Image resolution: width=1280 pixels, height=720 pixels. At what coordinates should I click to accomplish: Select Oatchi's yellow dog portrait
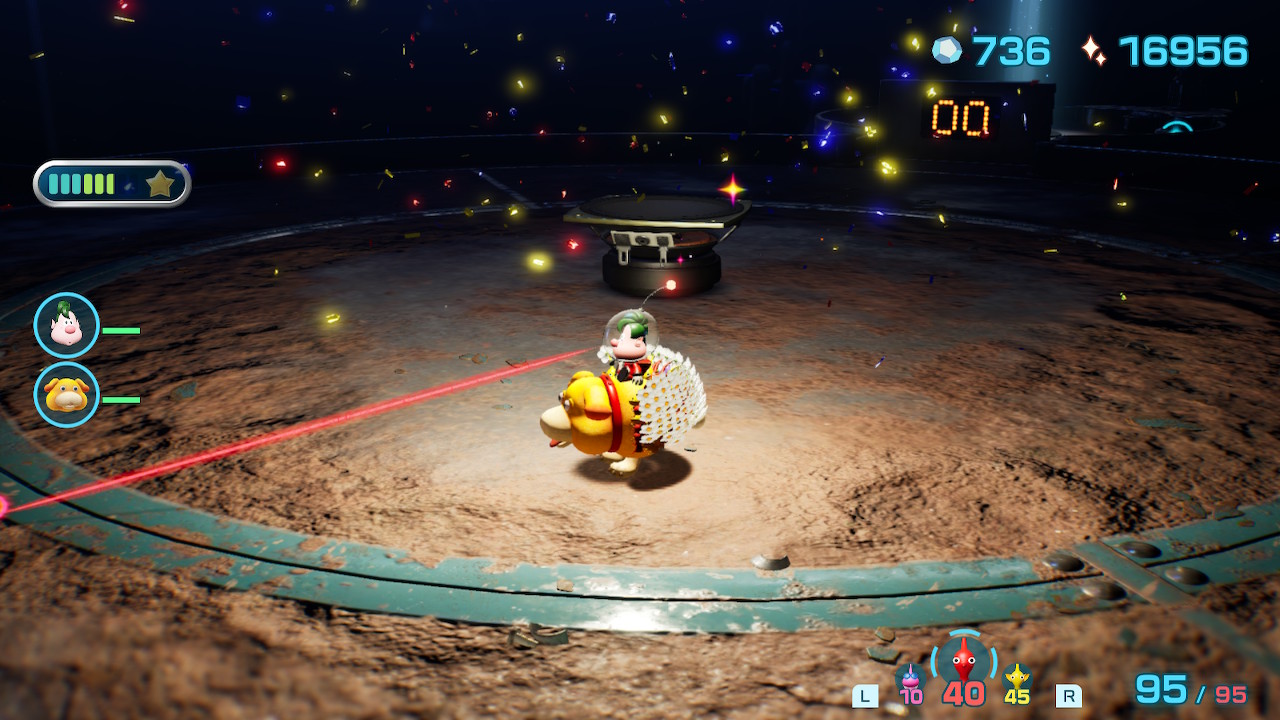[x=67, y=395]
